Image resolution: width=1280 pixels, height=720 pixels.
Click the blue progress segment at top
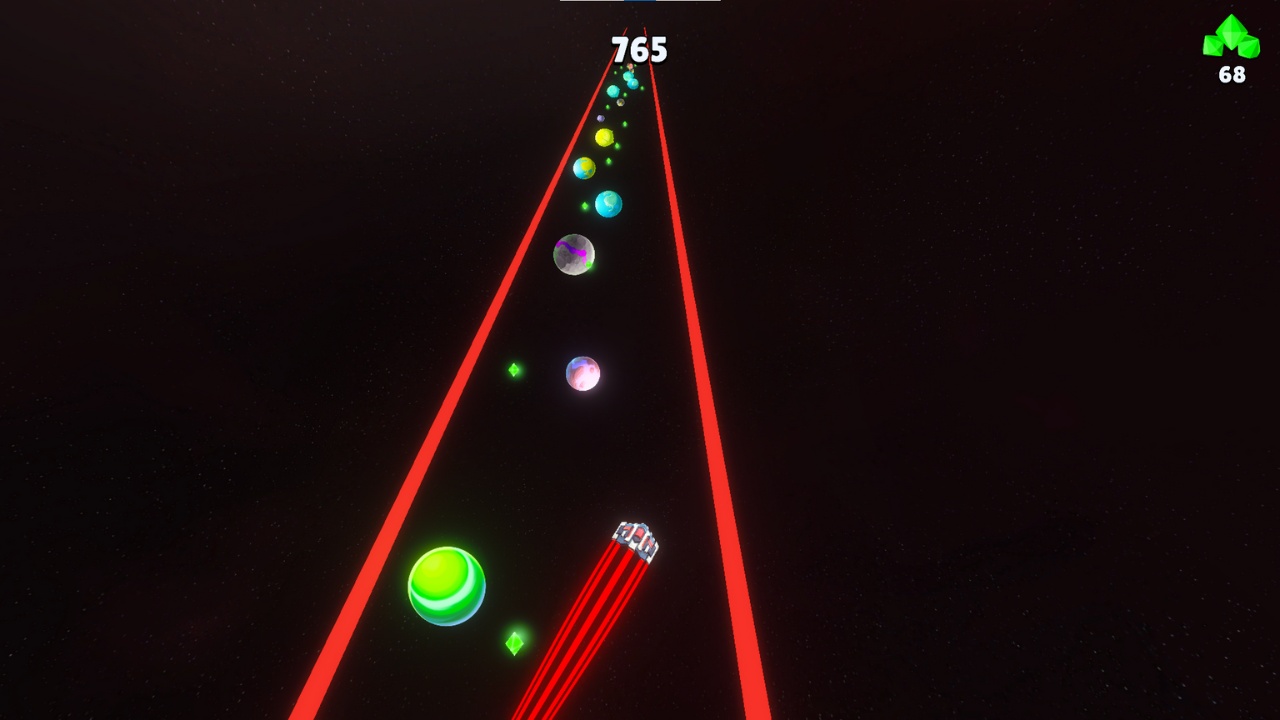[x=640, y=2]
